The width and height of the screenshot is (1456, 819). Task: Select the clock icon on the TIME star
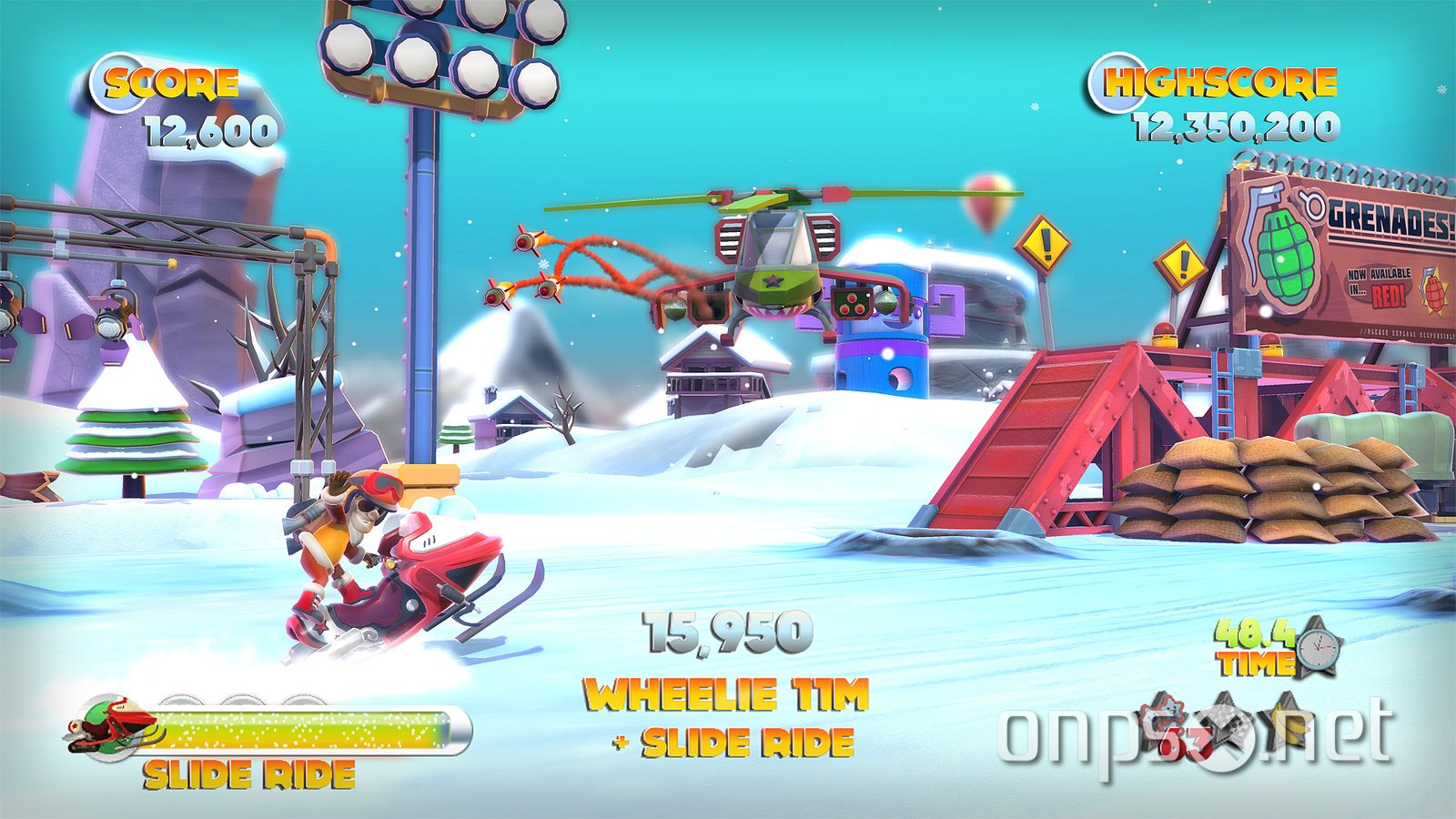pos(1319,648)
